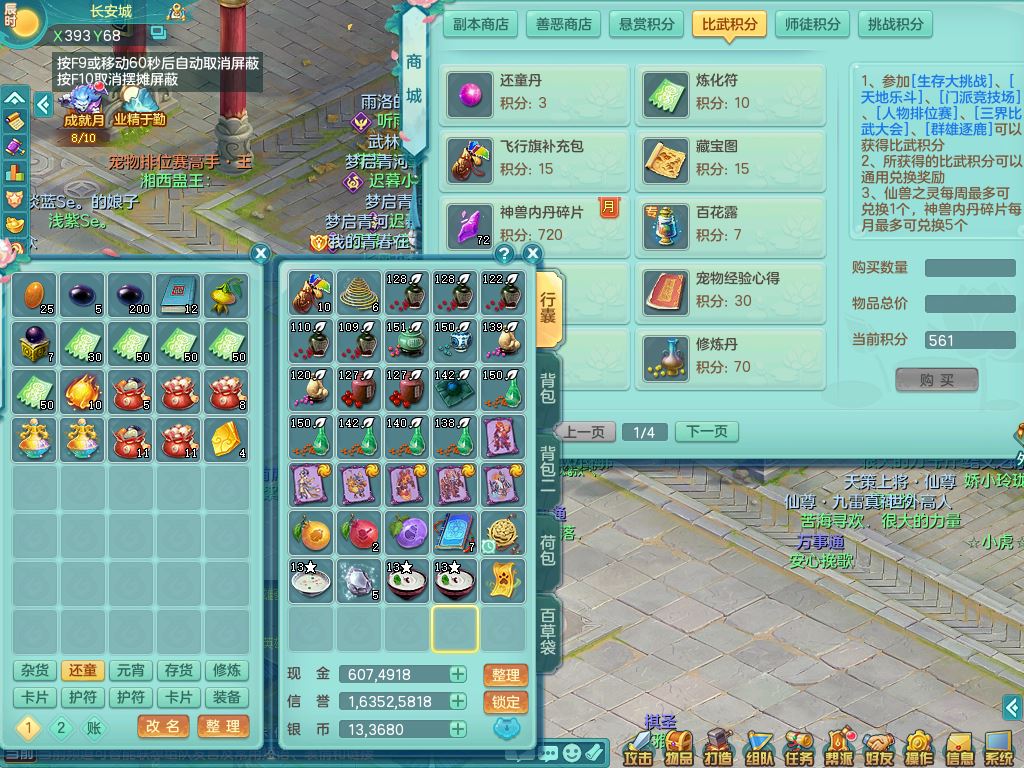Screen dimensions: 1024x768
Task: Show the 师徒积分 shop tab
Action: tap(812, 24)
